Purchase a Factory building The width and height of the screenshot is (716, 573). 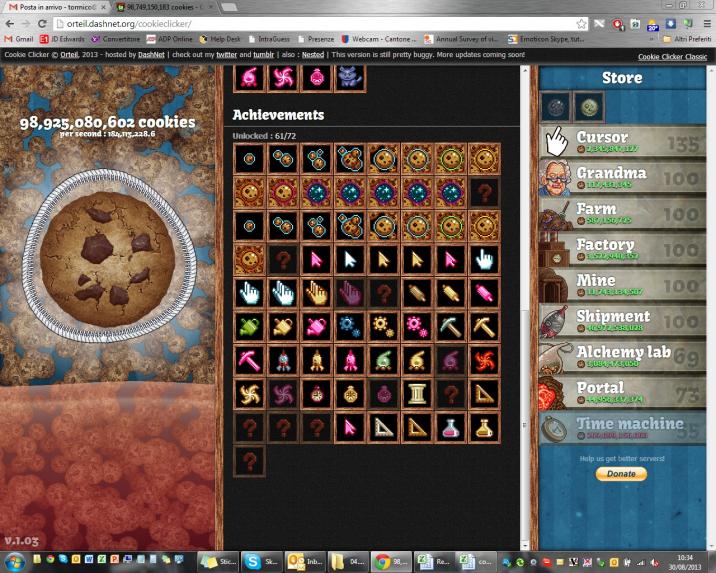point(622,250)
